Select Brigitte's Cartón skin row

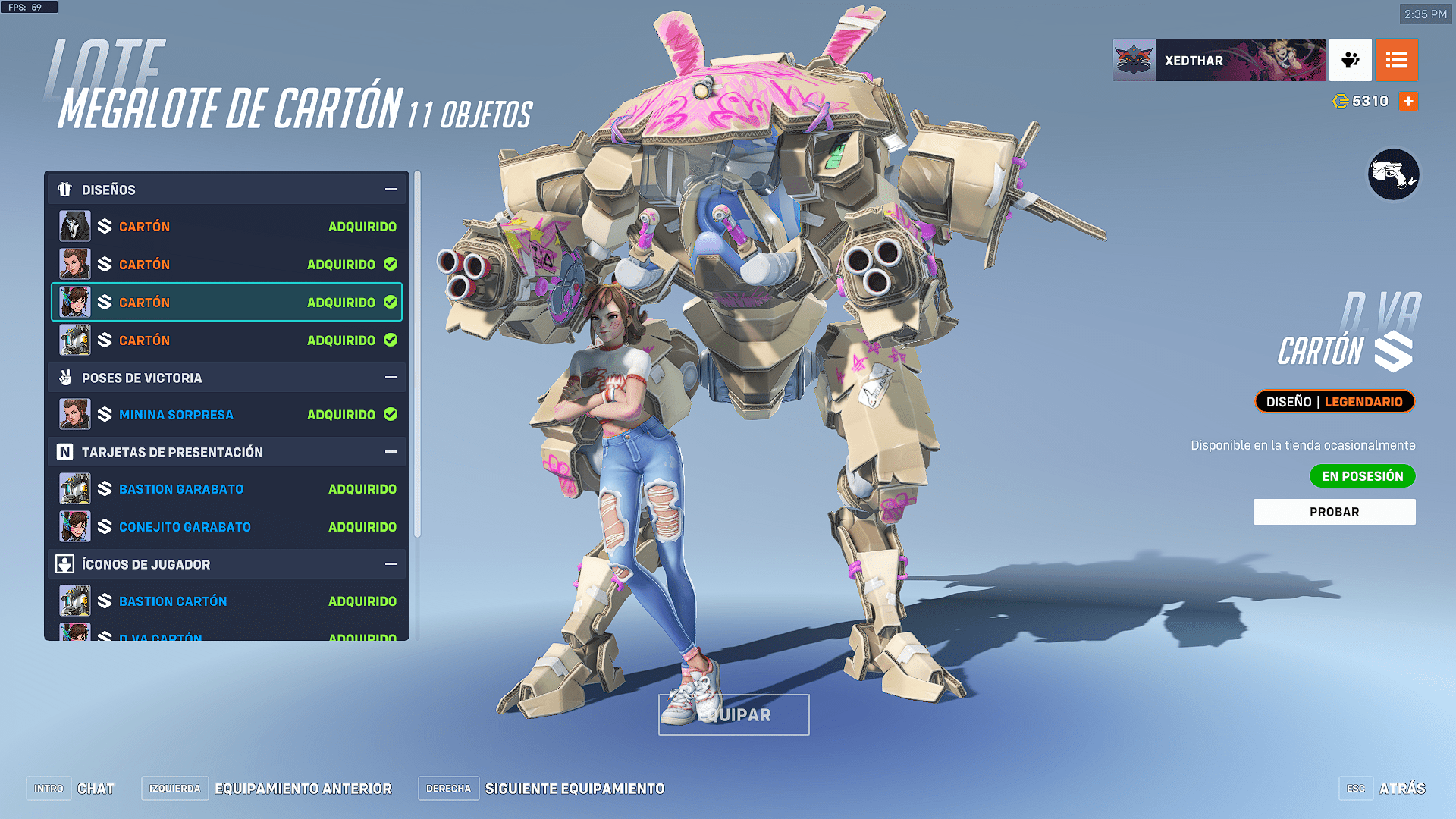[x=227, y=265]
